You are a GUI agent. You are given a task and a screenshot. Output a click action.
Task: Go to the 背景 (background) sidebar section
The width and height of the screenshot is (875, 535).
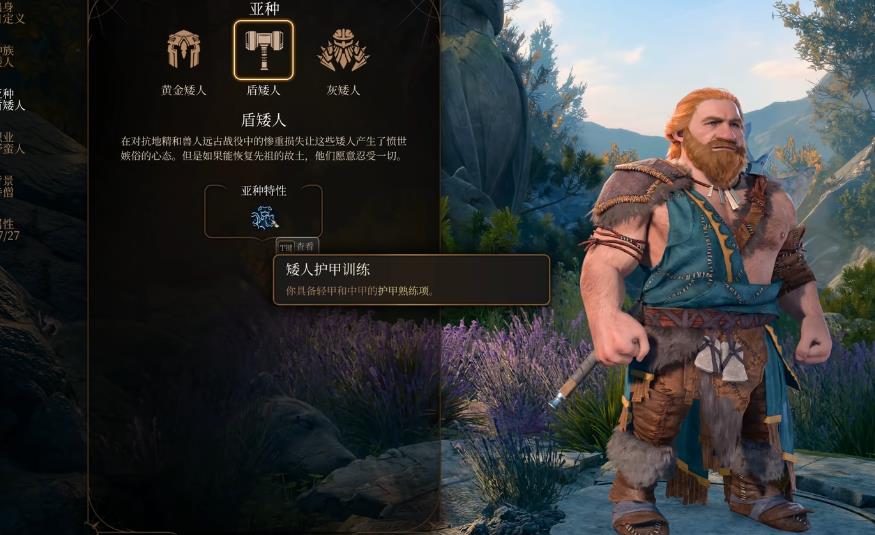[x=9, y=186]
